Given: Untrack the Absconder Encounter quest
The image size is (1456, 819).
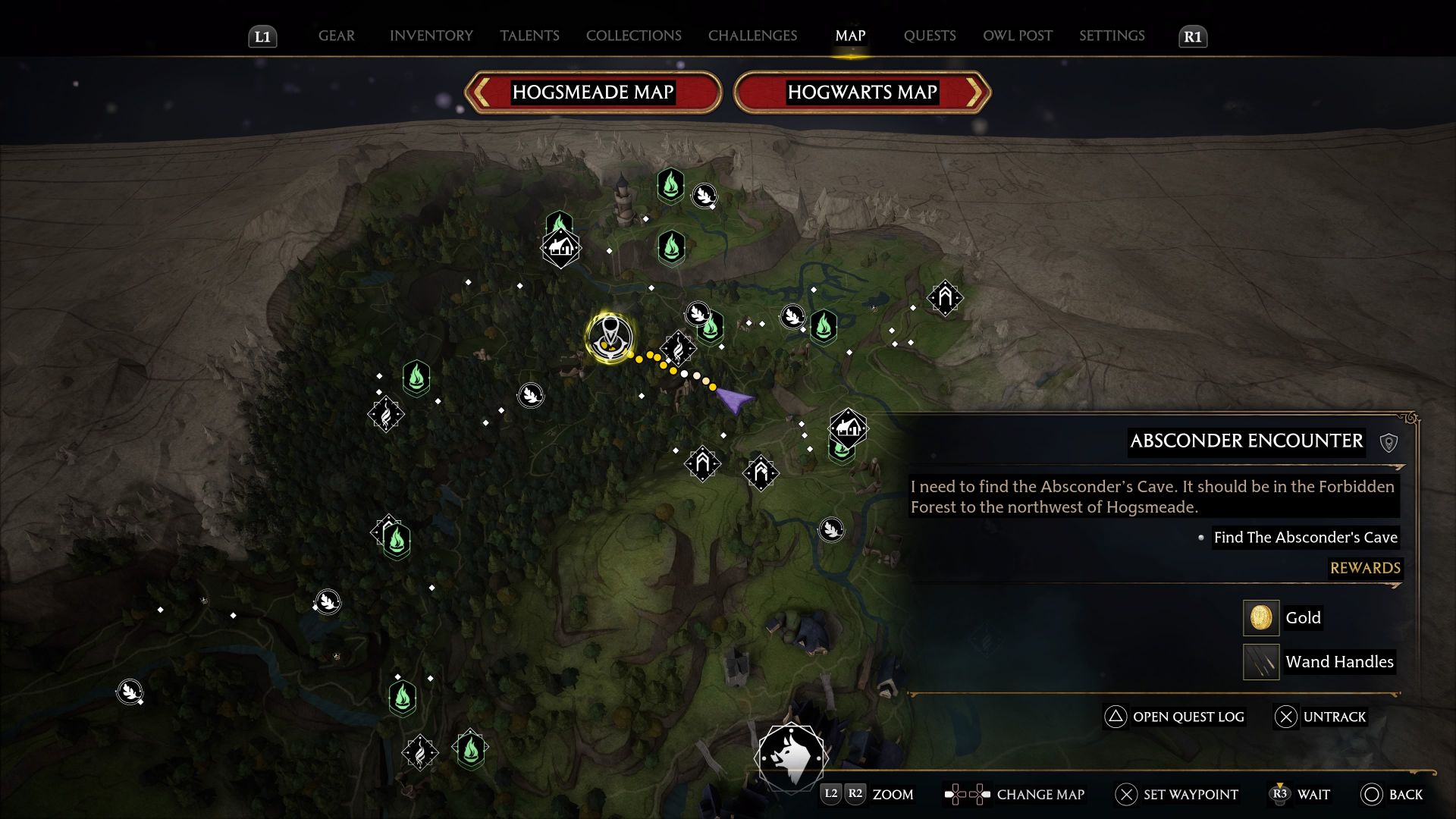Looking at the screenshot, I should [x=1321, y=717].
